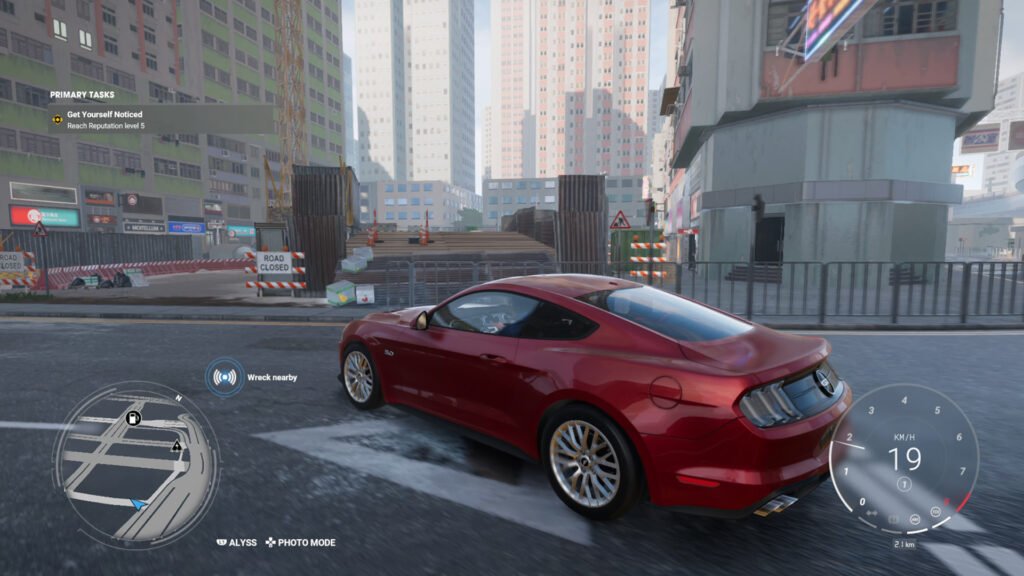Open the Get Yourself Noticed primary task
This screenshot has width=1024, height=576.
[x=104, y=115]
